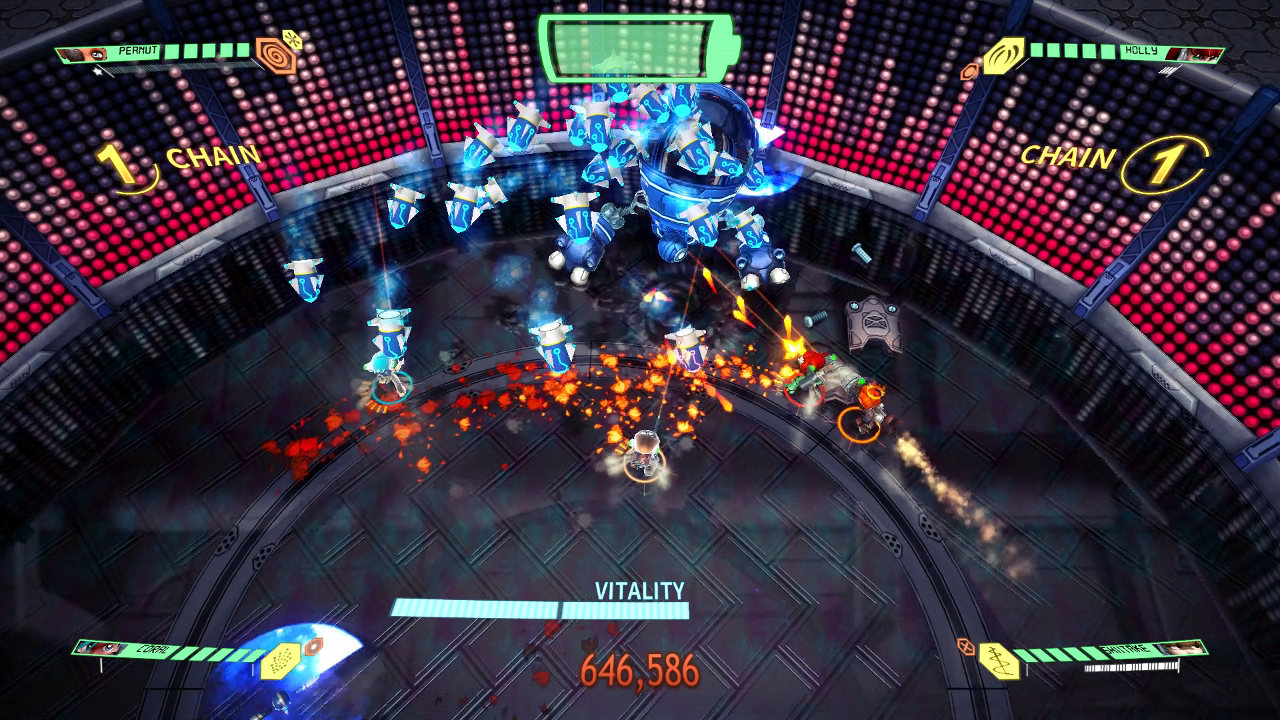Select the orange target marker beside Shiitake's HUD

point(966,647)
